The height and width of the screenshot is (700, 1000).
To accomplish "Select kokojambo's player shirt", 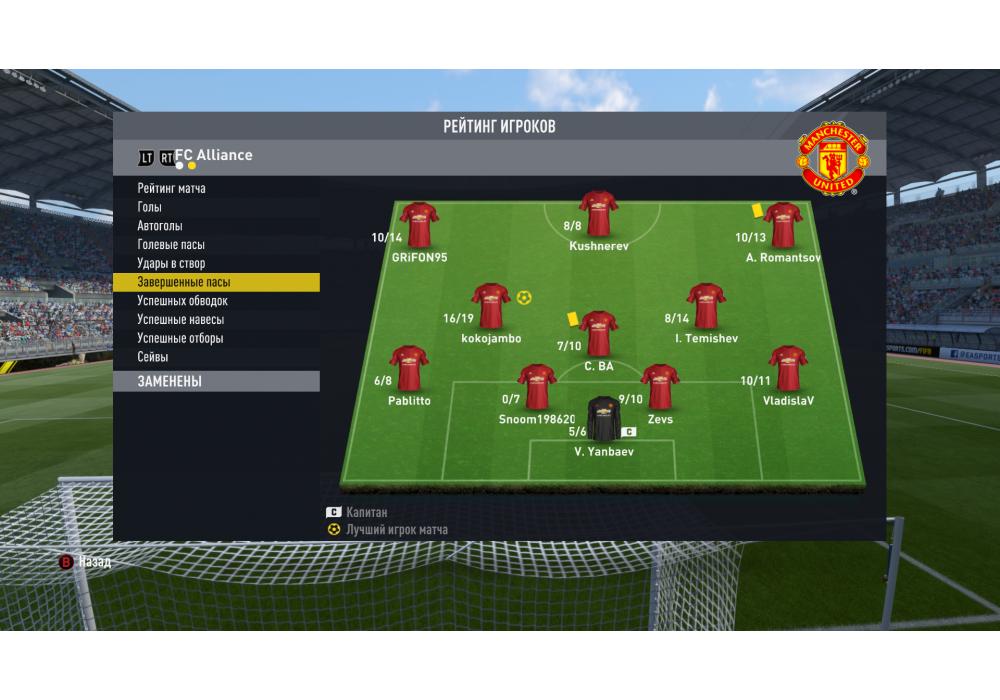I will pos(491,306).
